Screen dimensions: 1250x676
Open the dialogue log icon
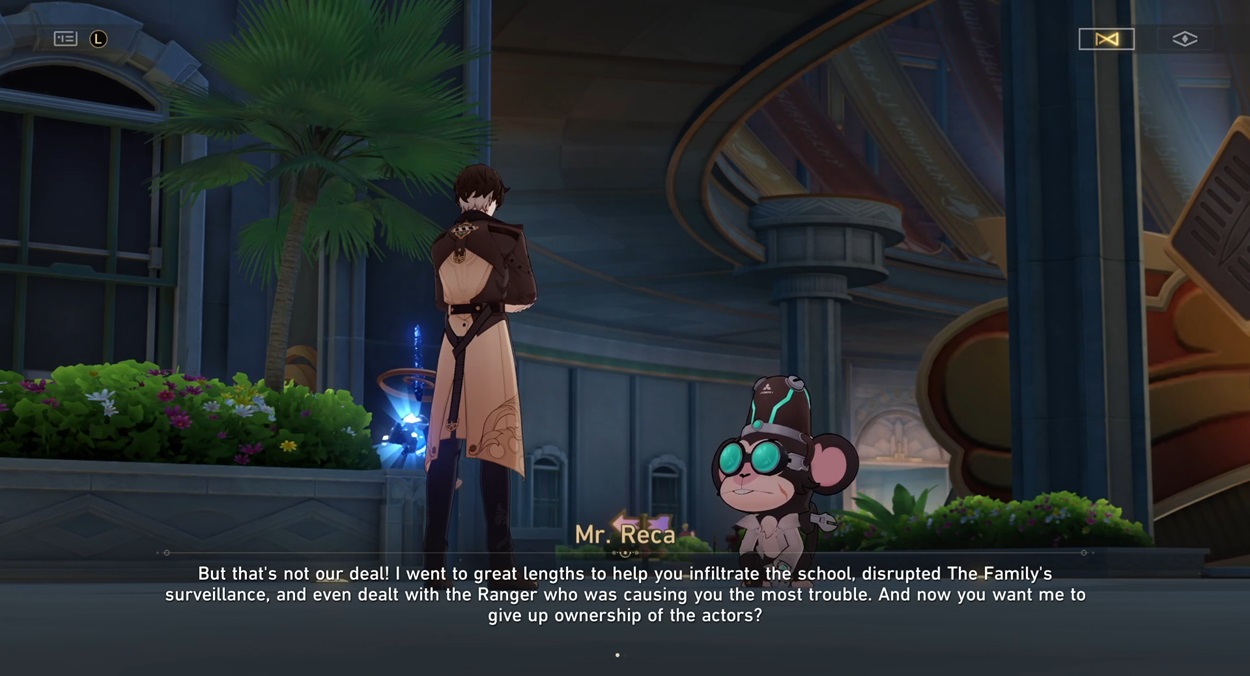pos(66,39)
